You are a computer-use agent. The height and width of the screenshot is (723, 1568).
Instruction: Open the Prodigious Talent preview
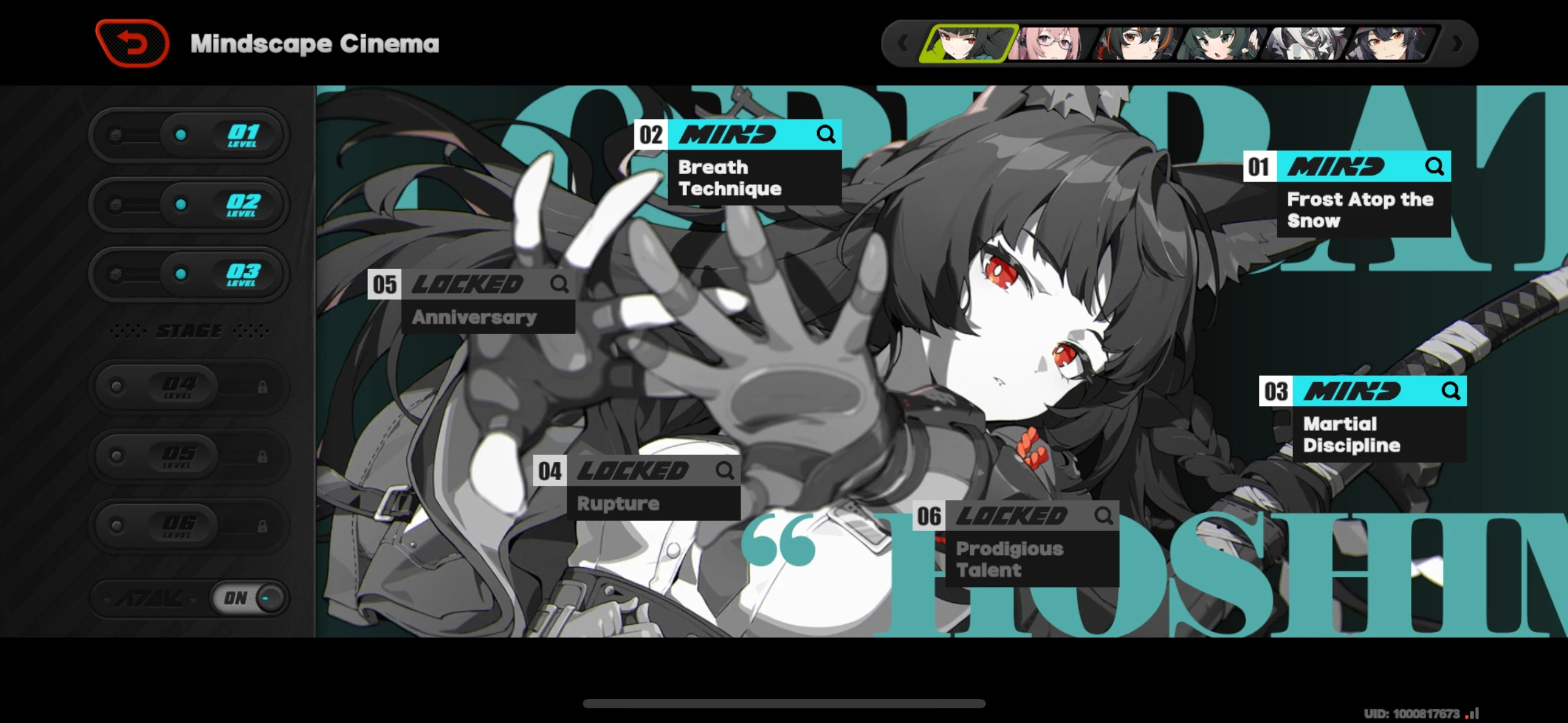[1104, 515]
